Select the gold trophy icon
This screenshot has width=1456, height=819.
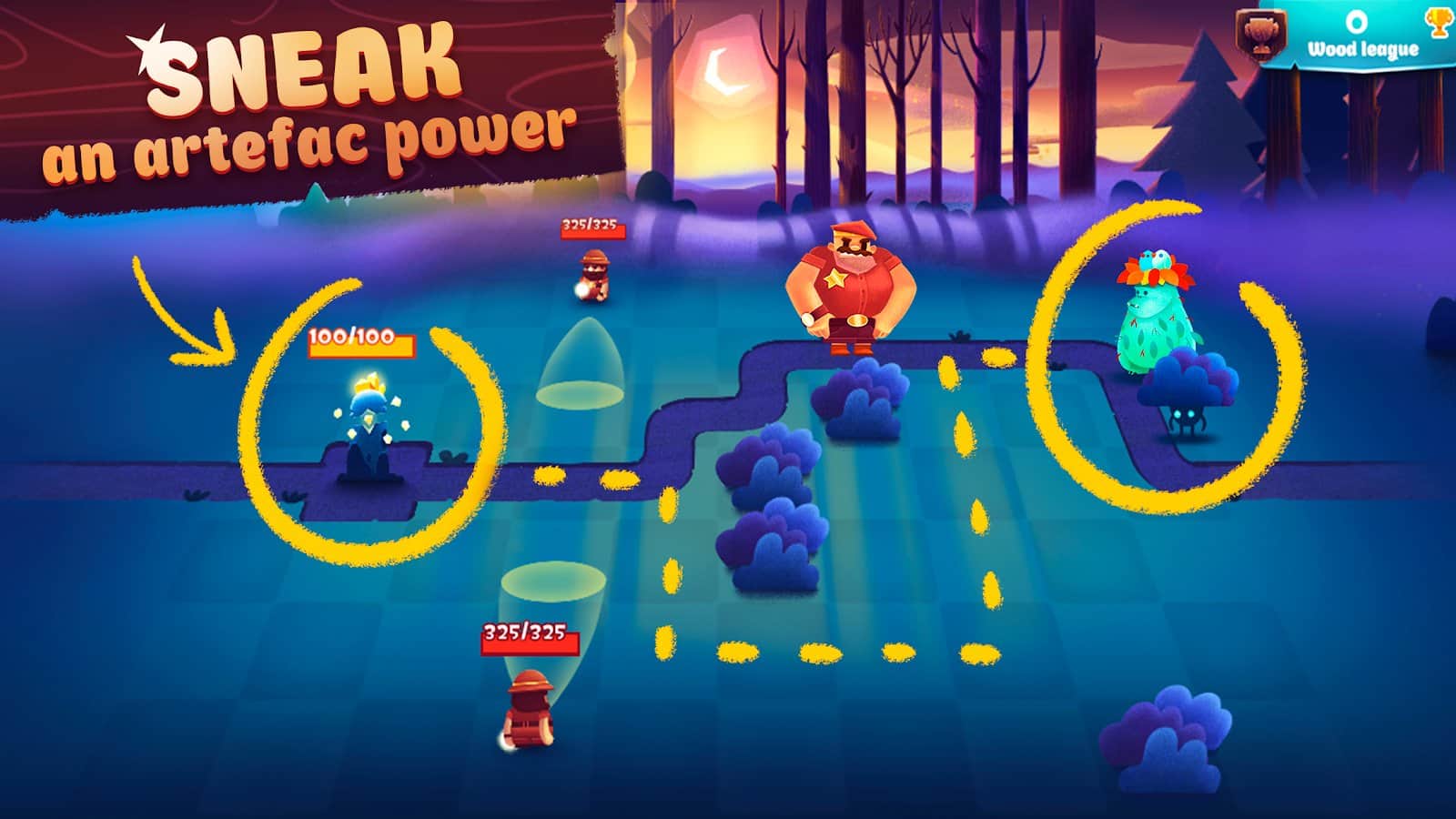[1438, 23]
